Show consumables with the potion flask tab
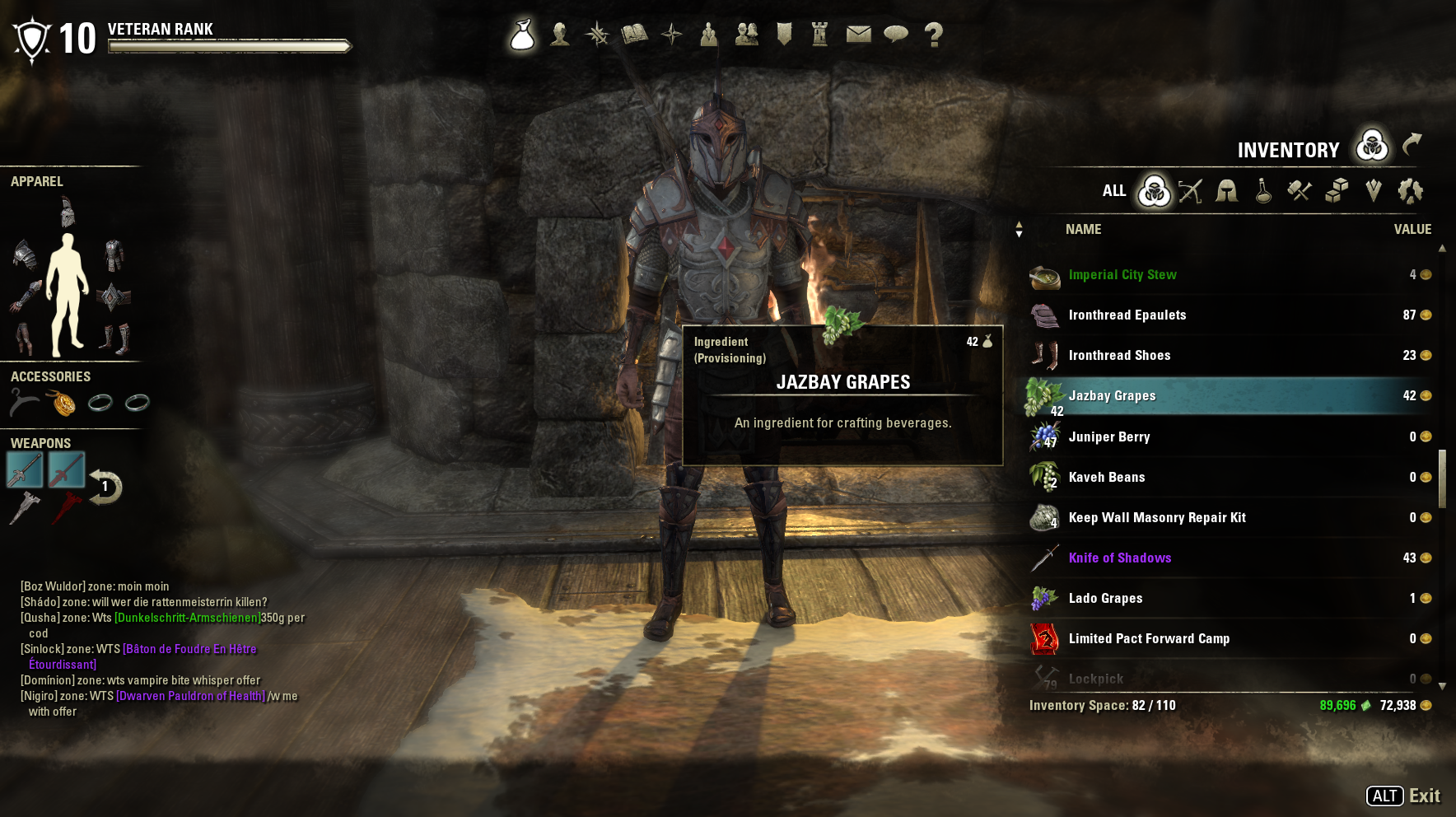Viewport: 1456px width, 817px height. tap(1263, 191)
